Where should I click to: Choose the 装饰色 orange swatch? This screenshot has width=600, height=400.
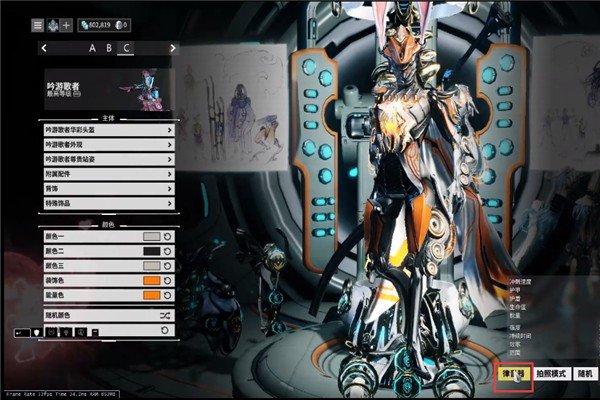click(x=151, y=281)
